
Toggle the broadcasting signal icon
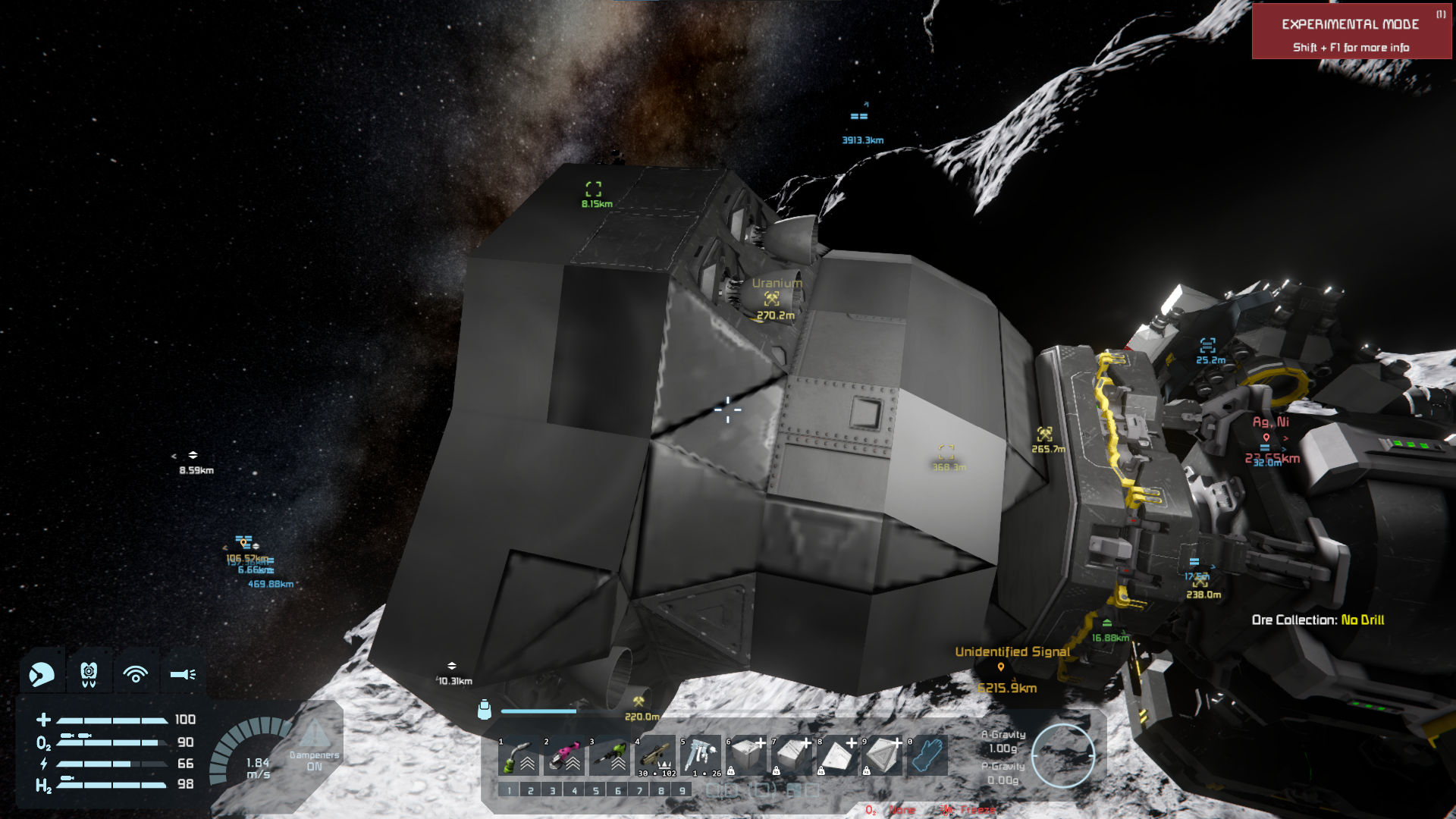tap(136, 673)
